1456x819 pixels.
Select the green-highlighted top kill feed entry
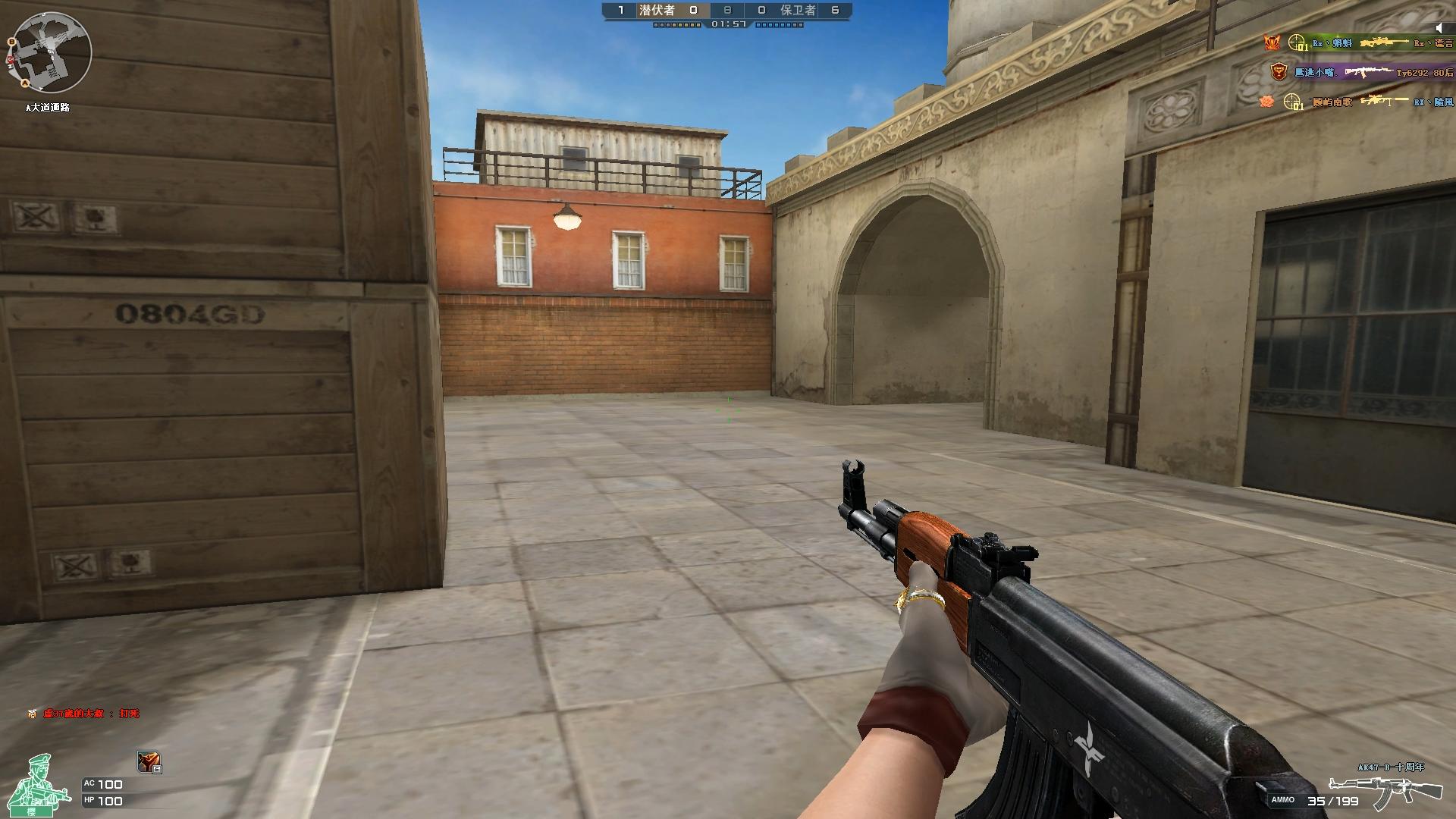[x=1357, y=43]
